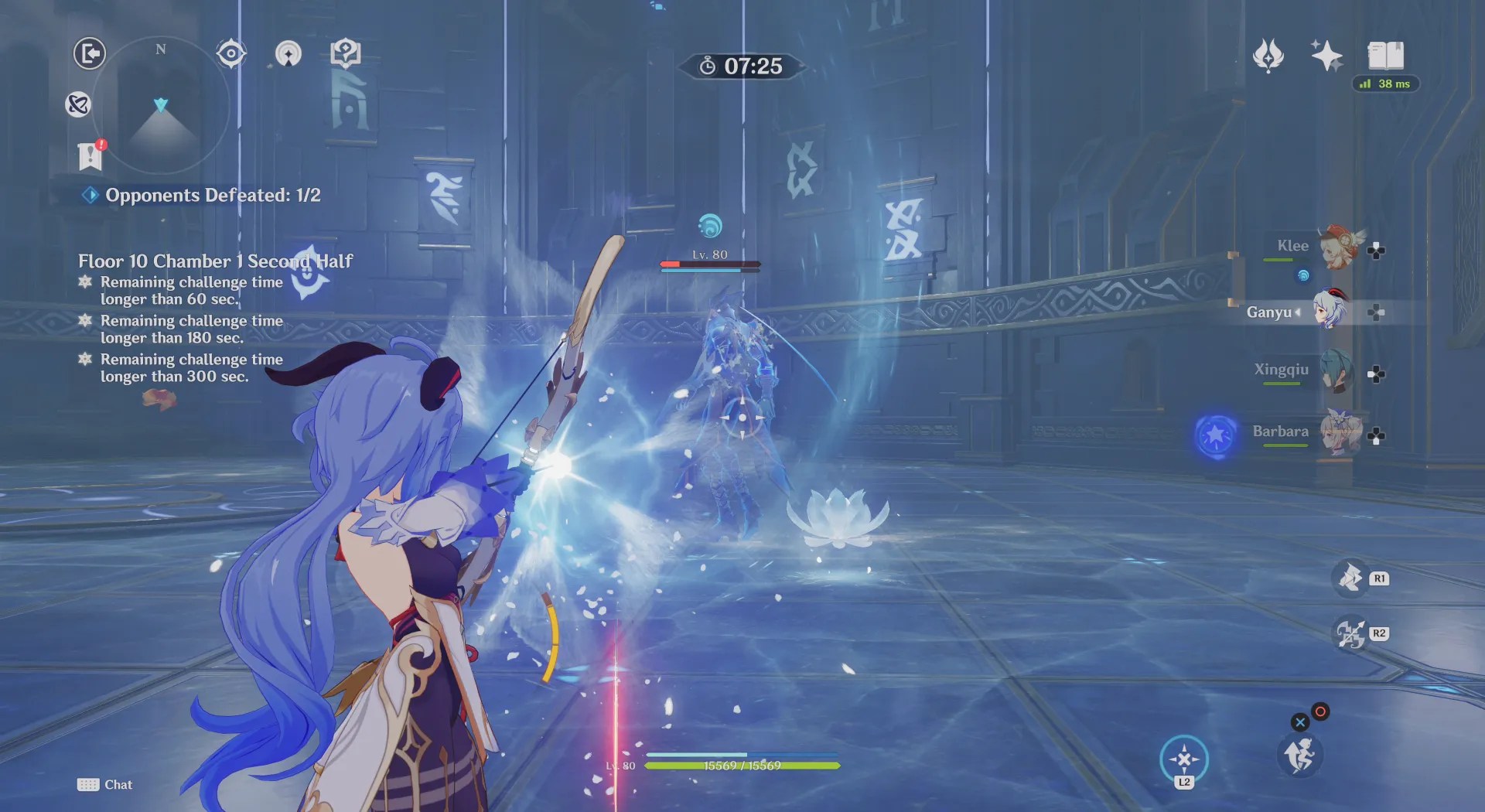The image size is (1485, 812).
Task: Click the network ping indicator showing 38 ms
Action: point(1387,84)
